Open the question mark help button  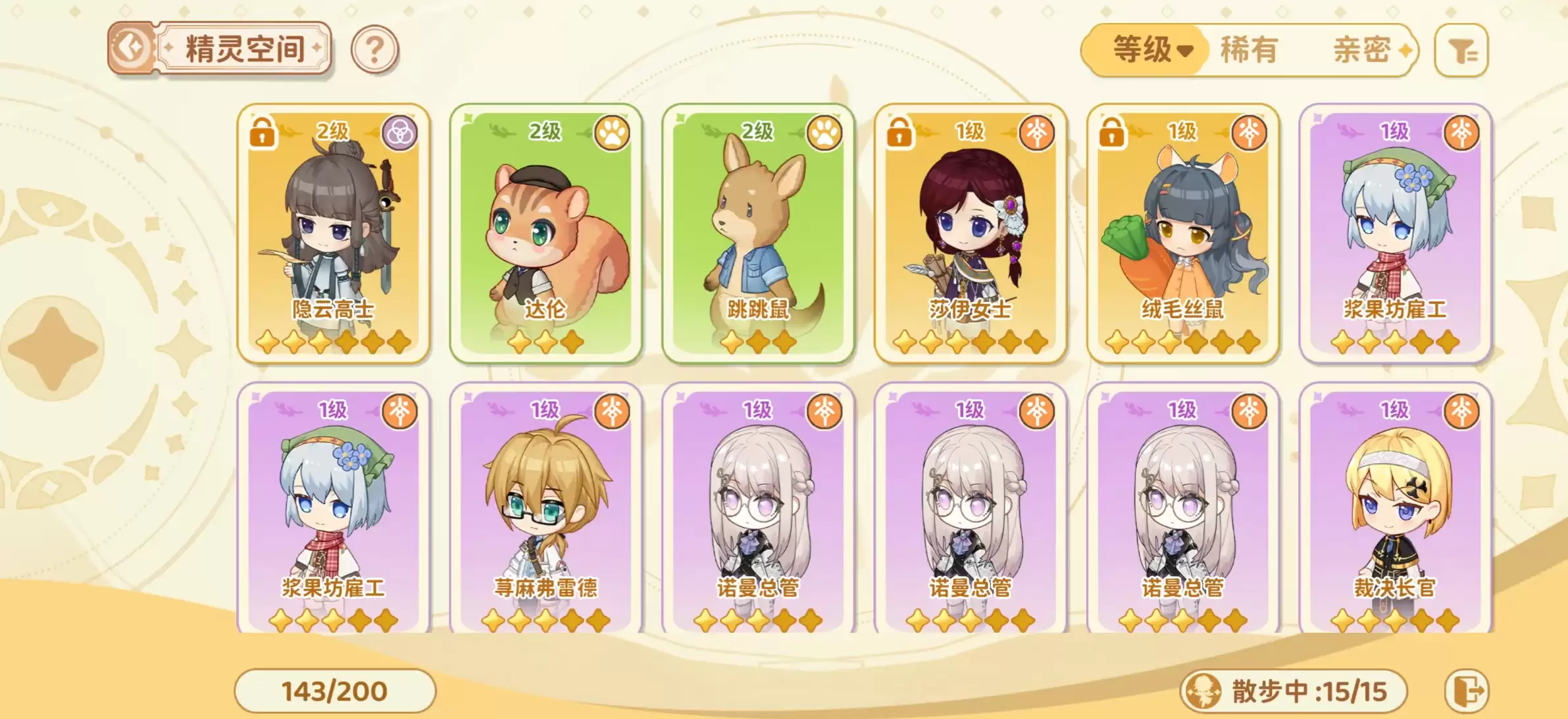click(374, 49)
